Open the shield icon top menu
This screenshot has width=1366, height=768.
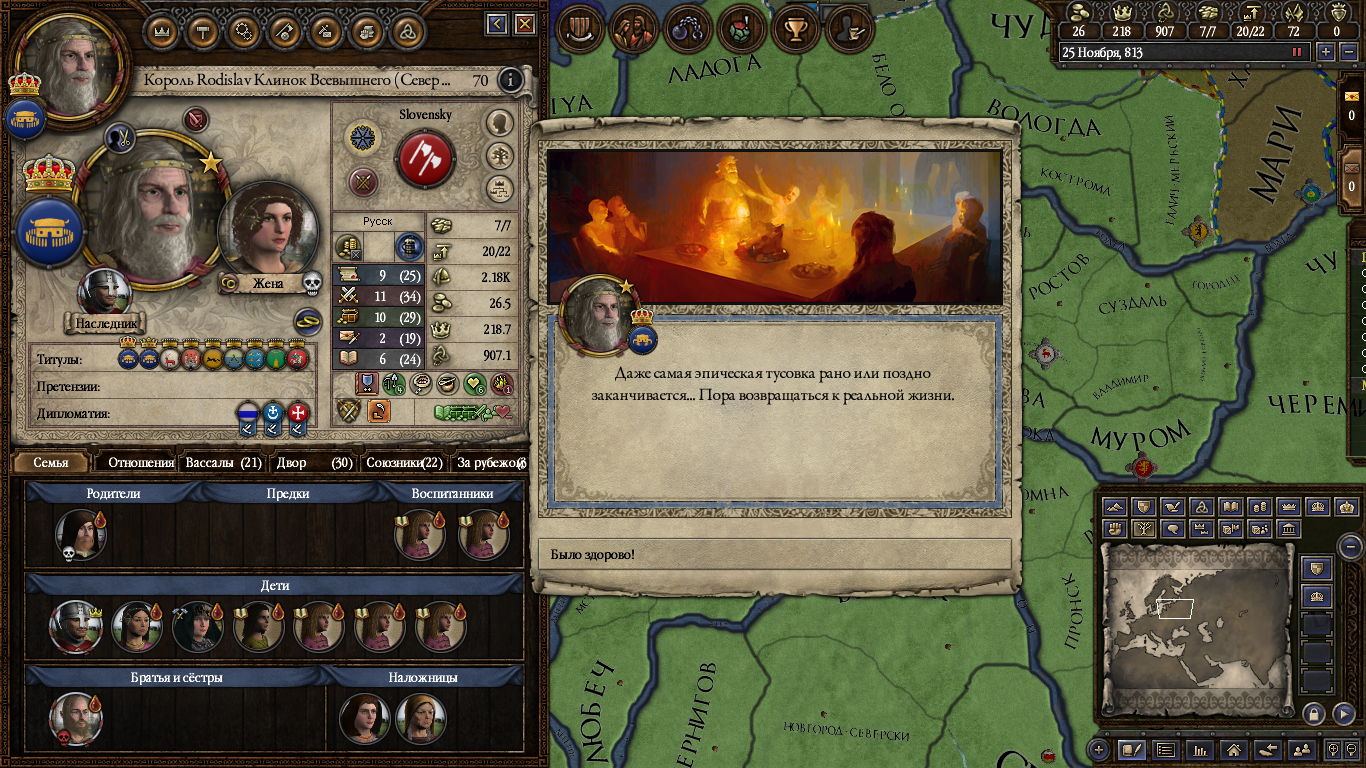coord(577,29)
